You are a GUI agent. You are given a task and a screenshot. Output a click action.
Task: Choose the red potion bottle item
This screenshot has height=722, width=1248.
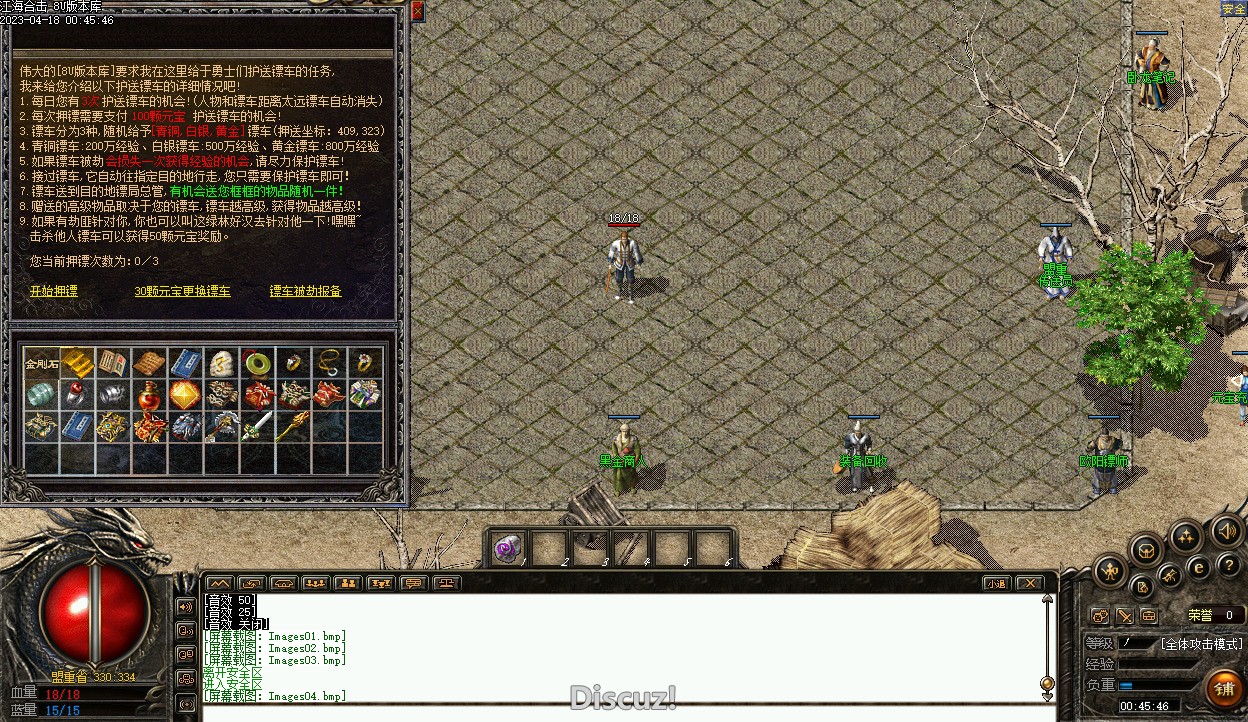(x=150, y=395)
